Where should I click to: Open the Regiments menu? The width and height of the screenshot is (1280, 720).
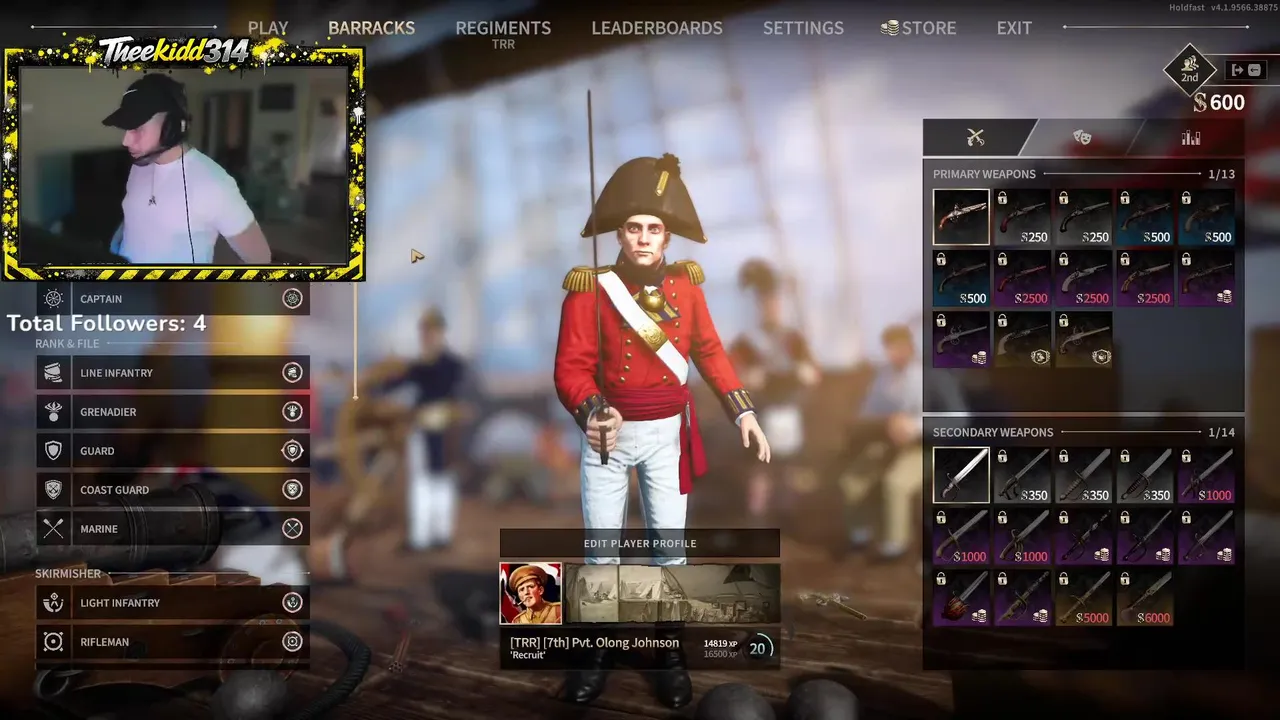pyautogui.click(x=503, y=28)
